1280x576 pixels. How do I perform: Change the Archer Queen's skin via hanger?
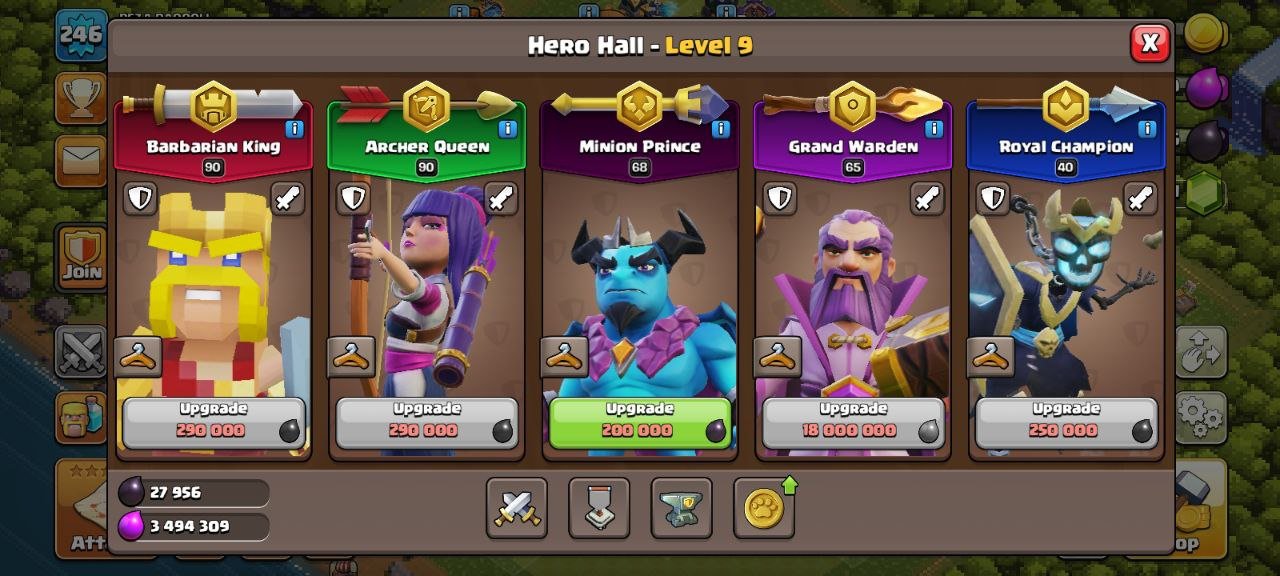pos(351,356)
